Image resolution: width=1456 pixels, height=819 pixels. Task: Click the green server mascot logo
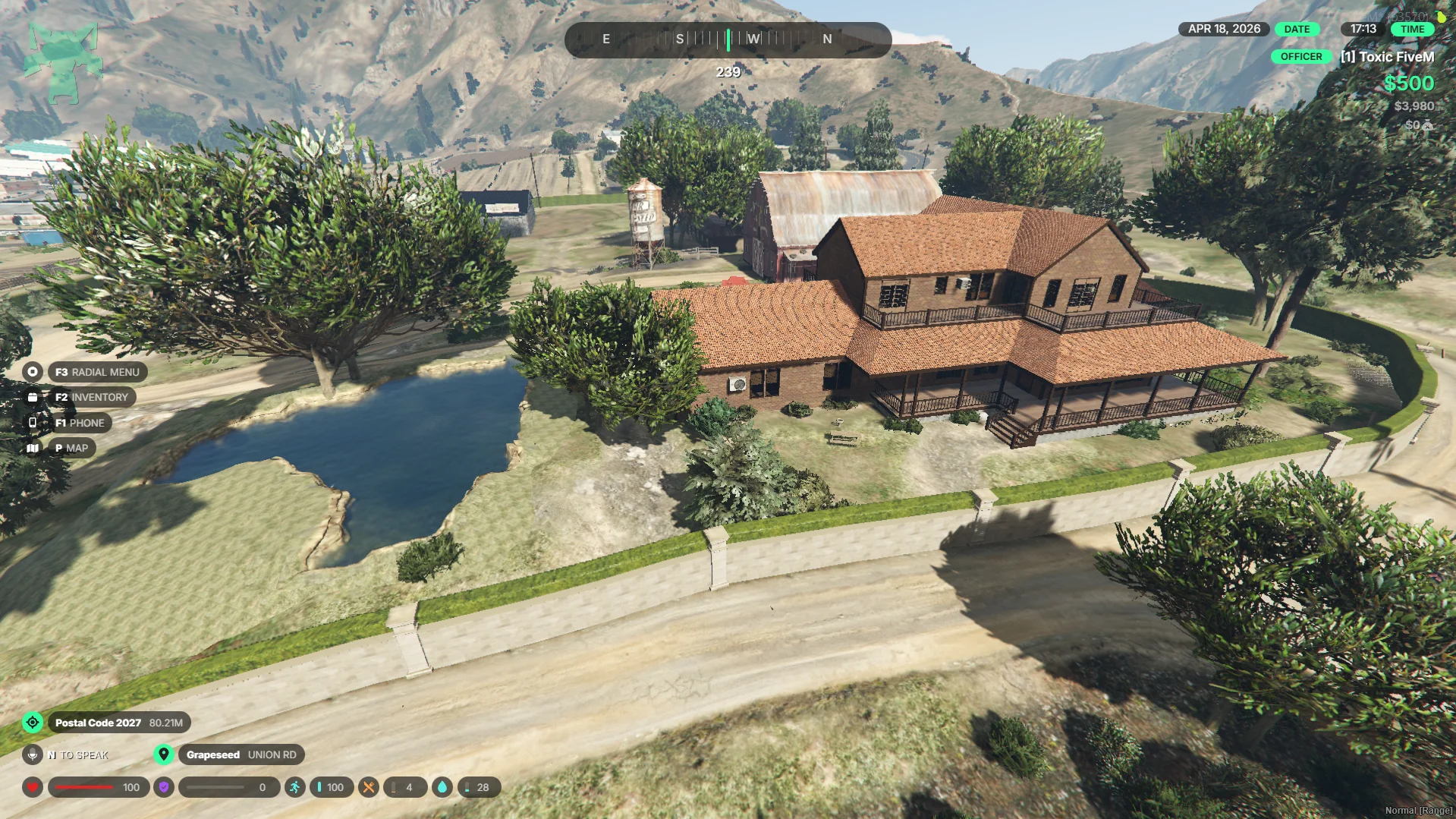63,61
